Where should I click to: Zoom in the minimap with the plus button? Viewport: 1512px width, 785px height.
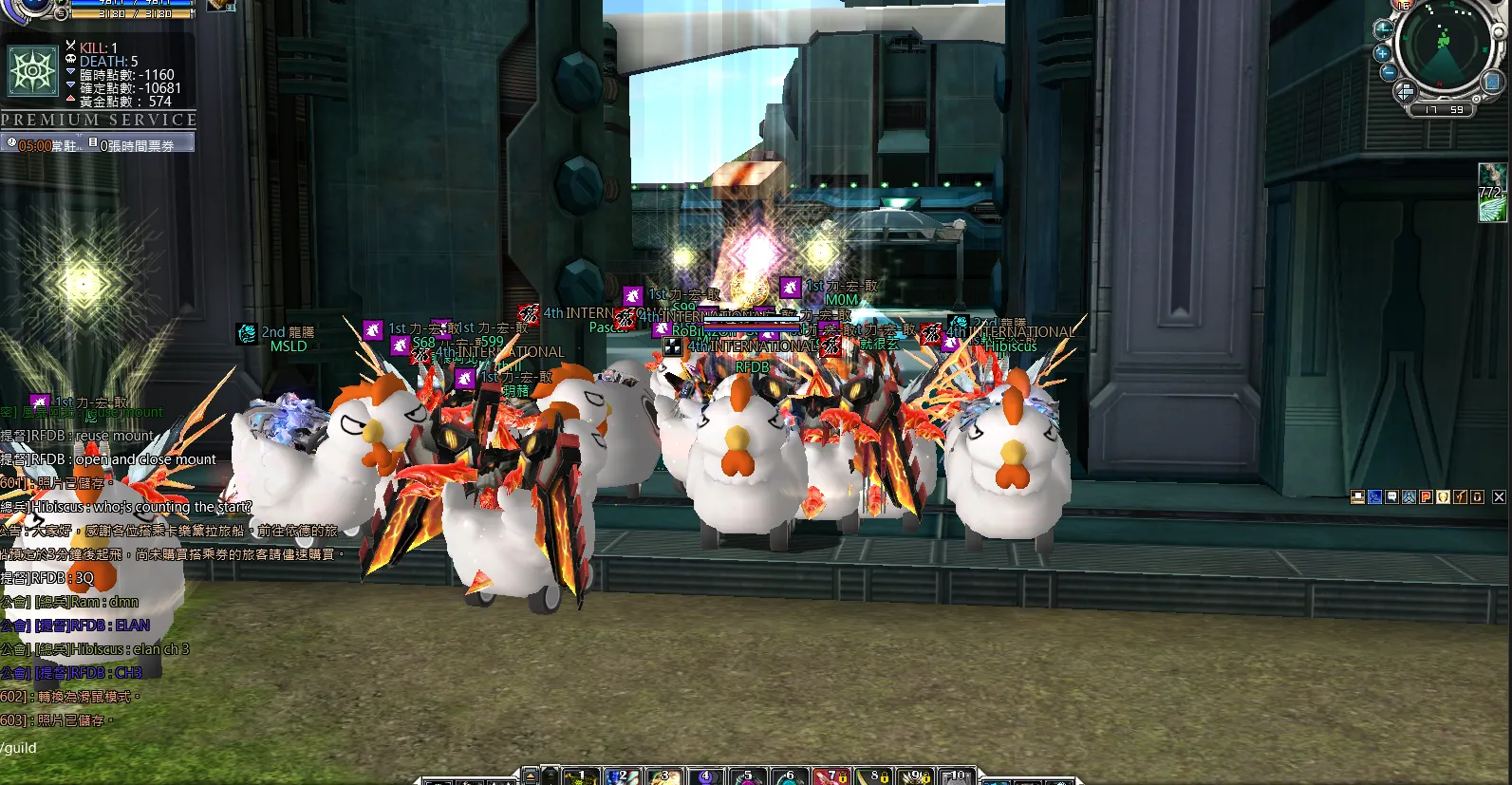tap(1382, 52)
